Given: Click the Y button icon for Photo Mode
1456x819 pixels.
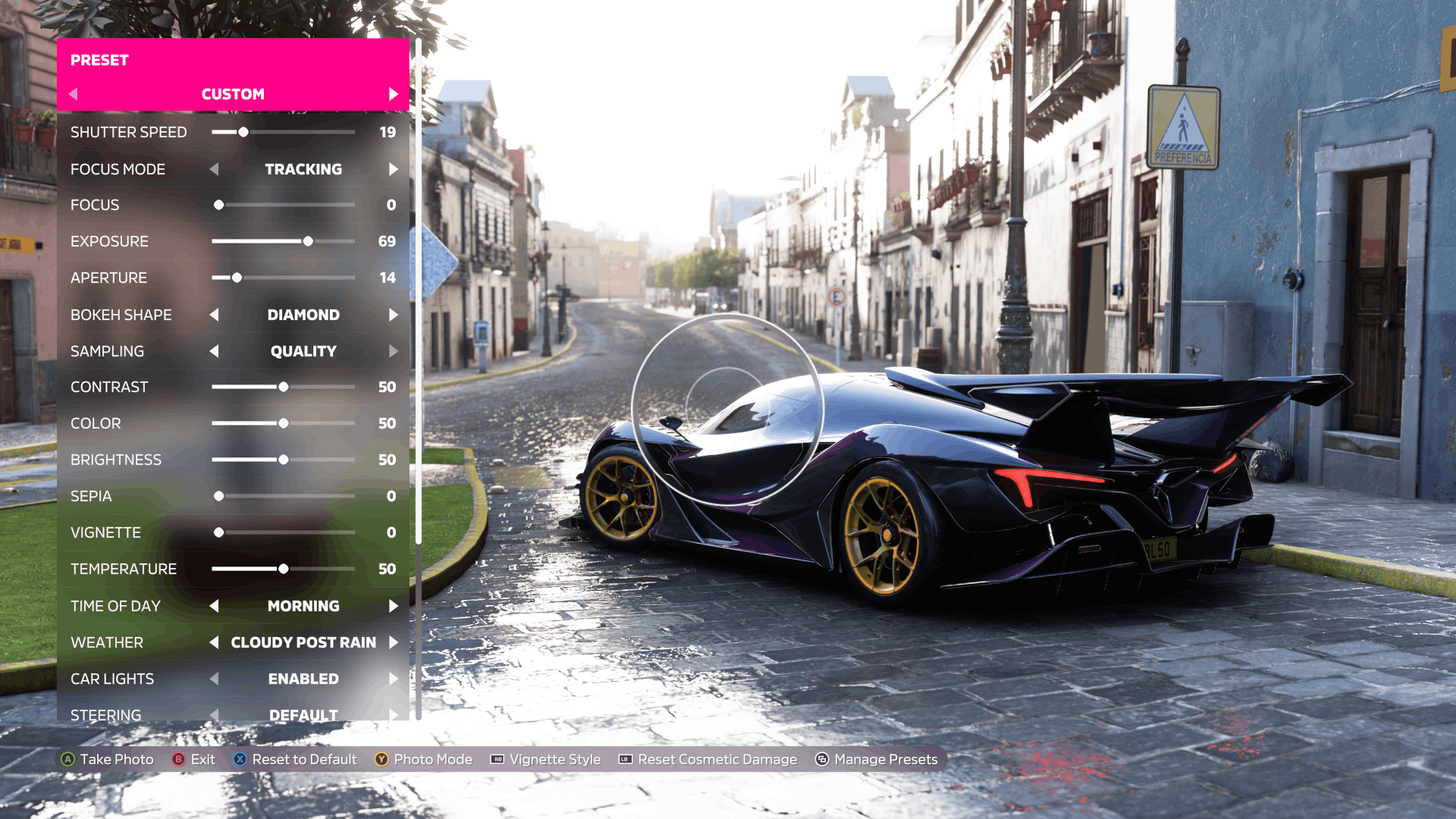Looking at the screenshot, I should (x=382, y=759).
